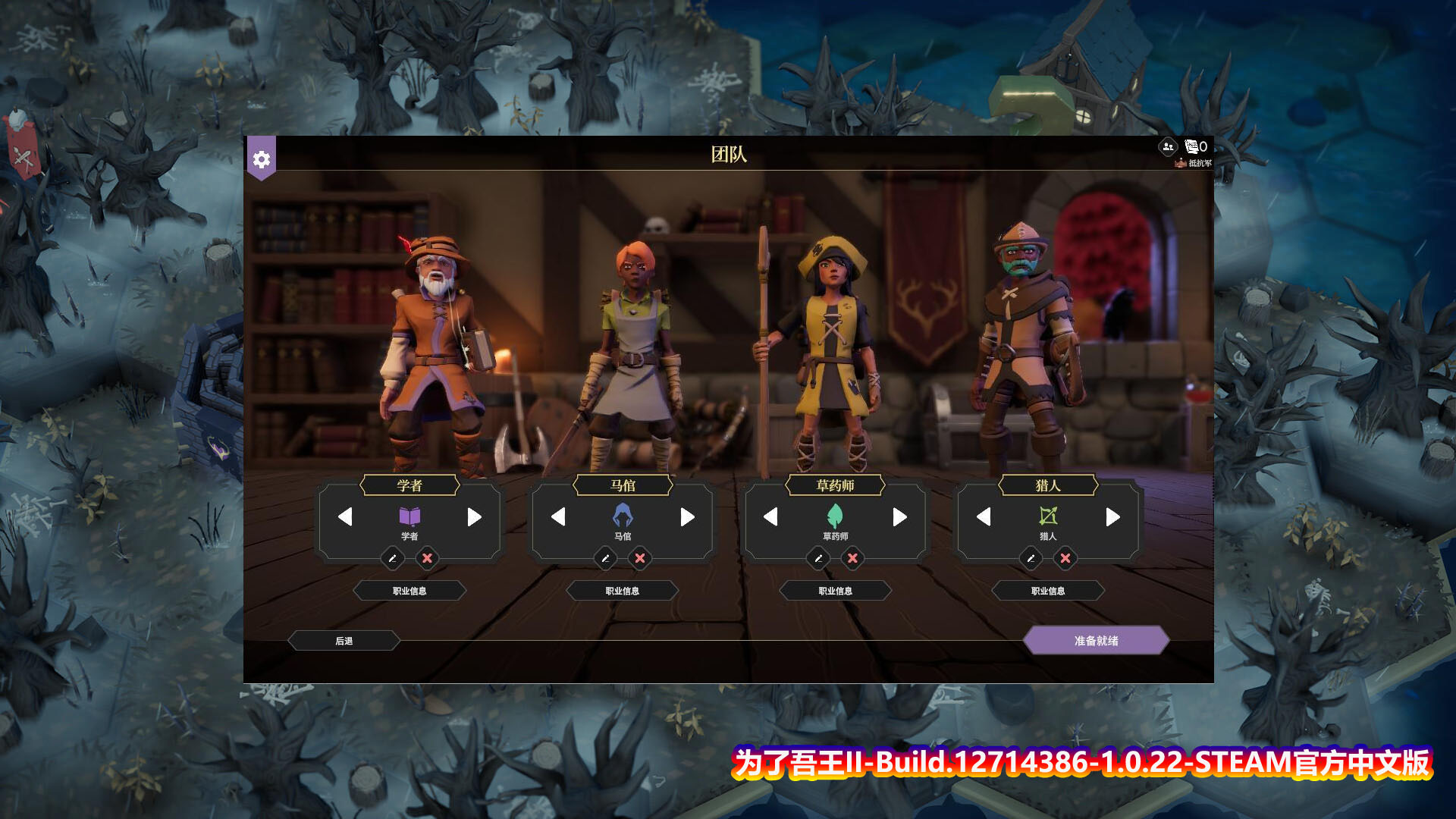The width and height of the screenshot is (1456, 819).
Task: Remove the 学者 character with red X
Action: 427,559
